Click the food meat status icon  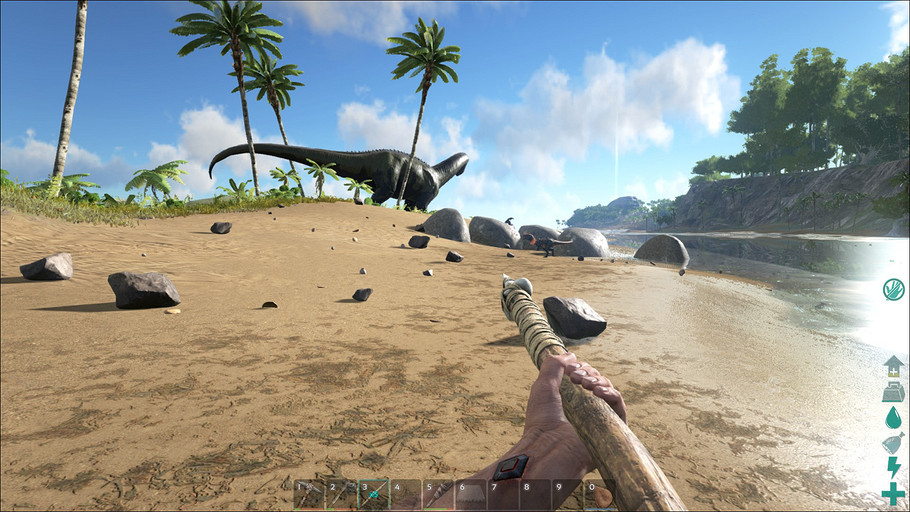(893, 443)
